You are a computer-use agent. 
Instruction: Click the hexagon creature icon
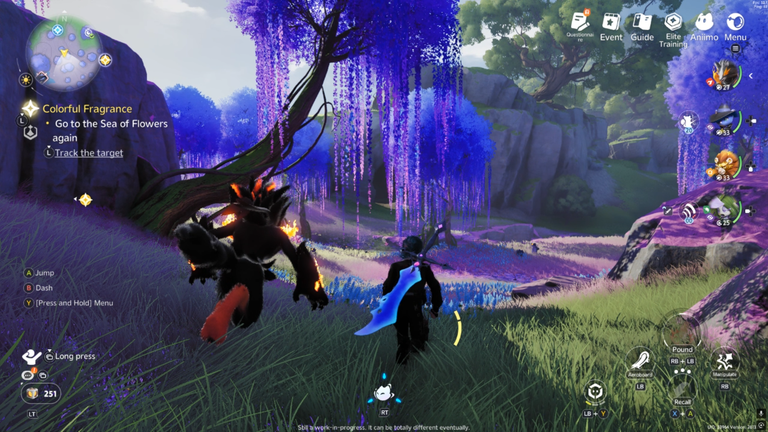point(596,391)
